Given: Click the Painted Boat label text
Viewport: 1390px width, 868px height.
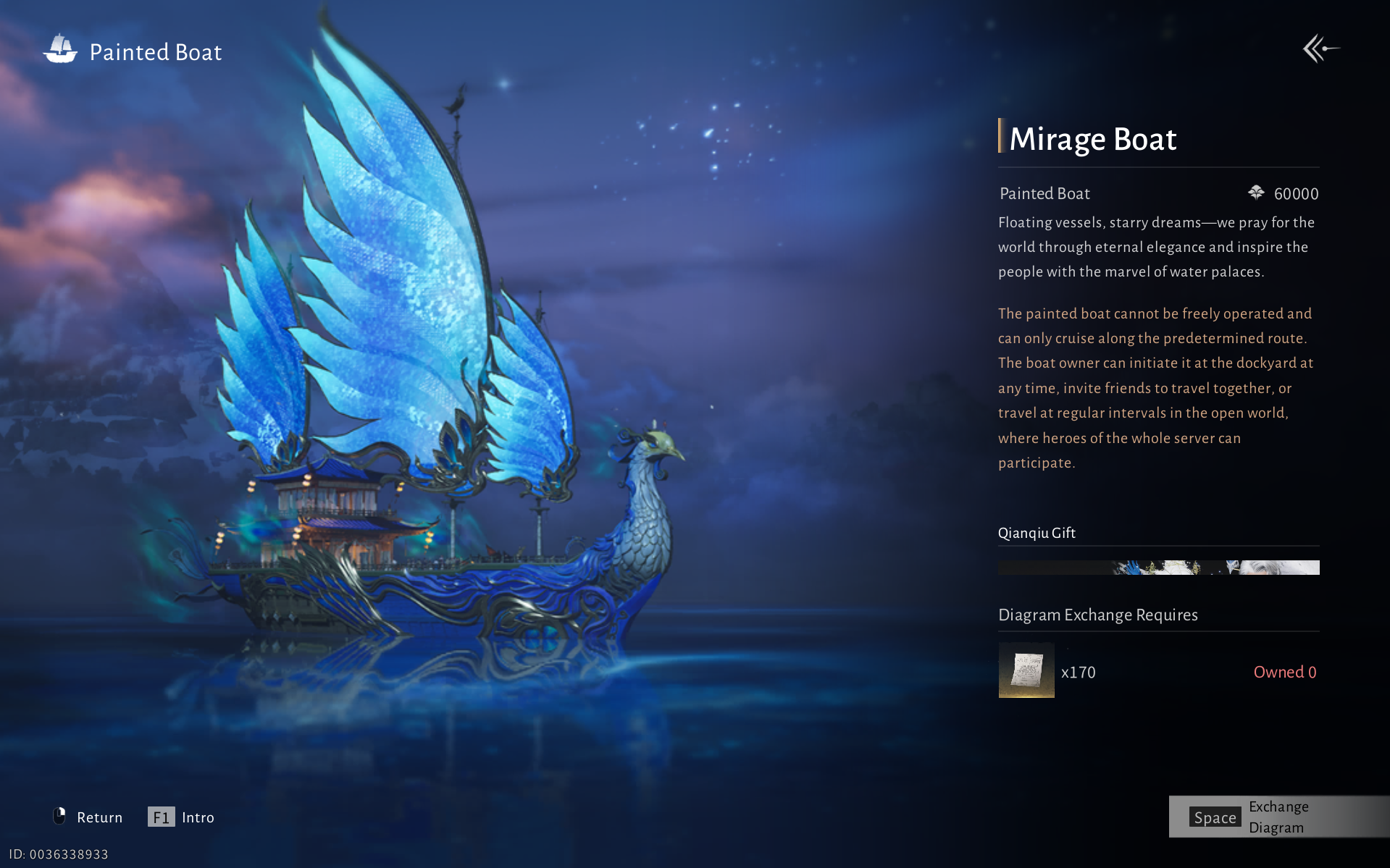Looking at the screenshot, I should click(1044, 193).
